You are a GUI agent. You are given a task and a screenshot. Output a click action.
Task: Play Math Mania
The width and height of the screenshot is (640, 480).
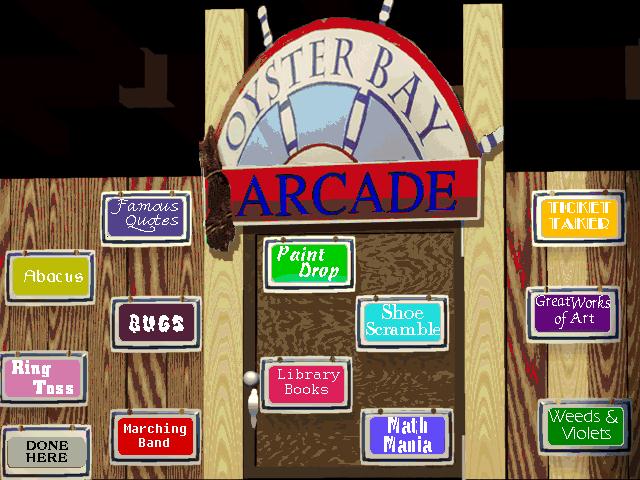tap(407, 434)
